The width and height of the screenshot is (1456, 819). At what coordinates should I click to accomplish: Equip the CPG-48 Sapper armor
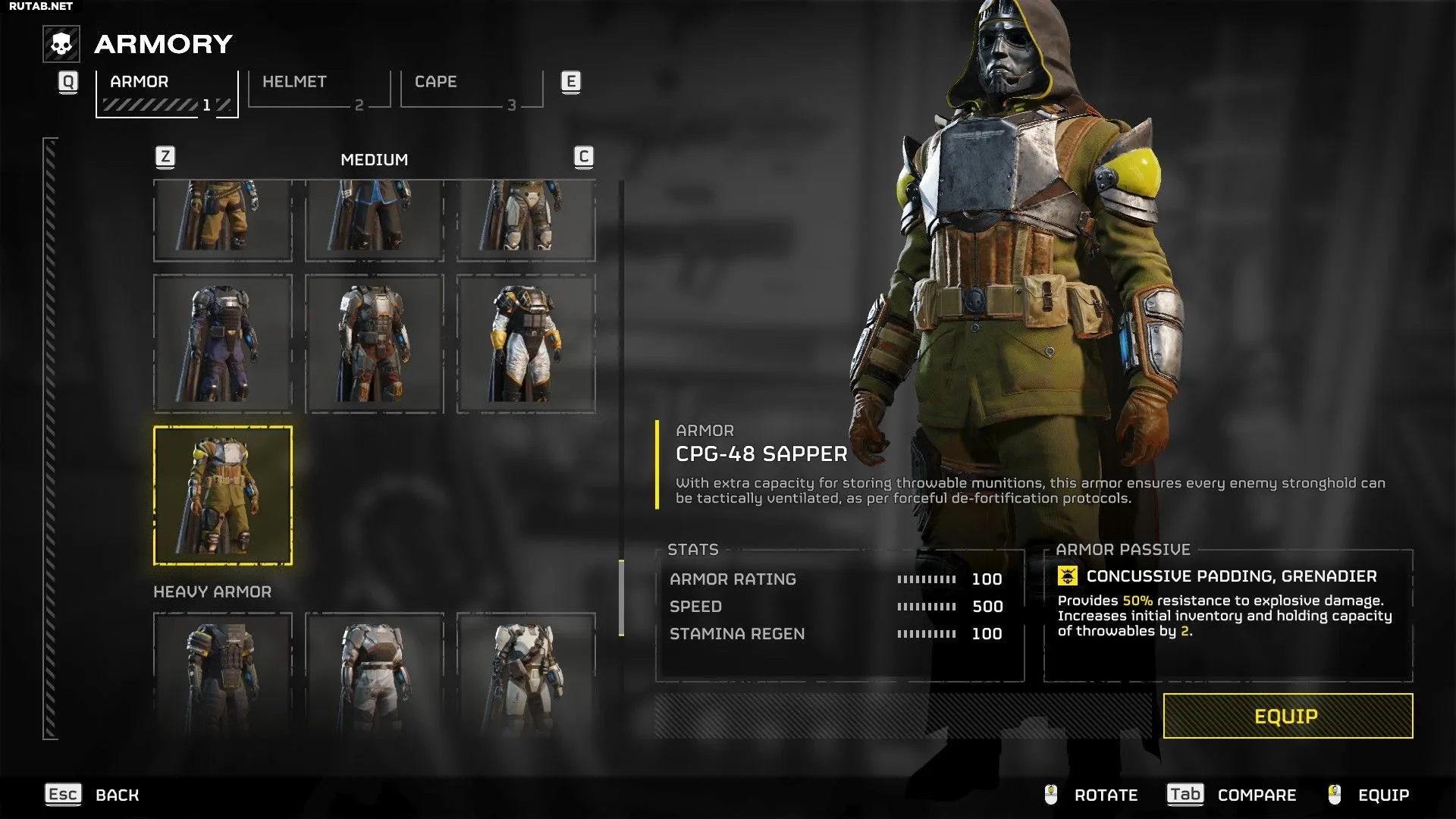(x=1287, y=716)
